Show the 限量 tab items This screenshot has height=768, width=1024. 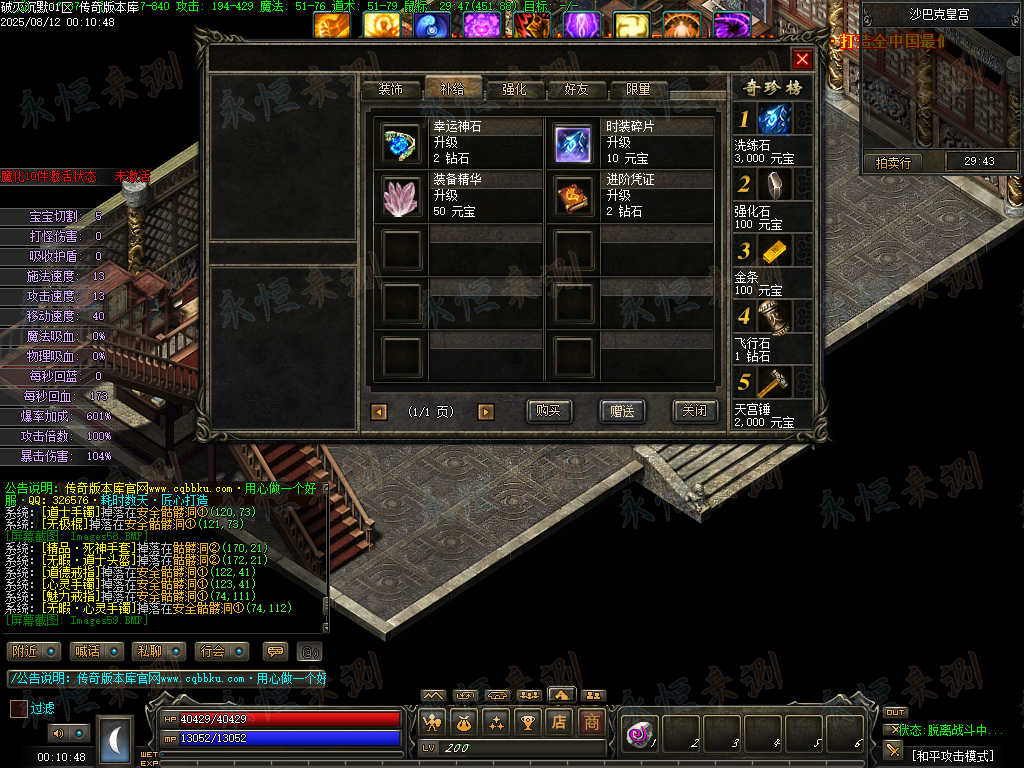[x=638, y=89]
